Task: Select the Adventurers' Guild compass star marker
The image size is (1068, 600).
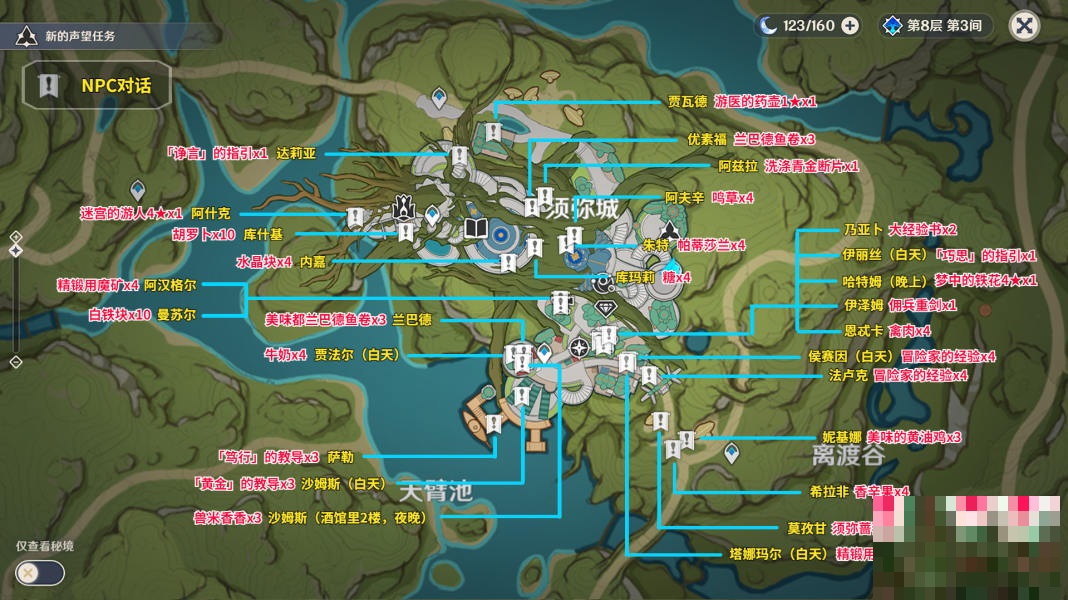Action: point(579,347)
